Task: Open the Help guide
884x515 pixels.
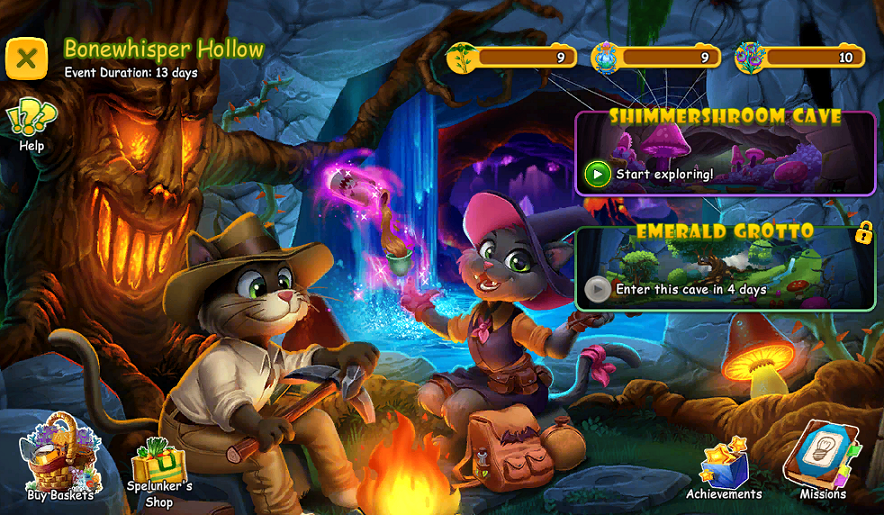Action: point(31,125)
